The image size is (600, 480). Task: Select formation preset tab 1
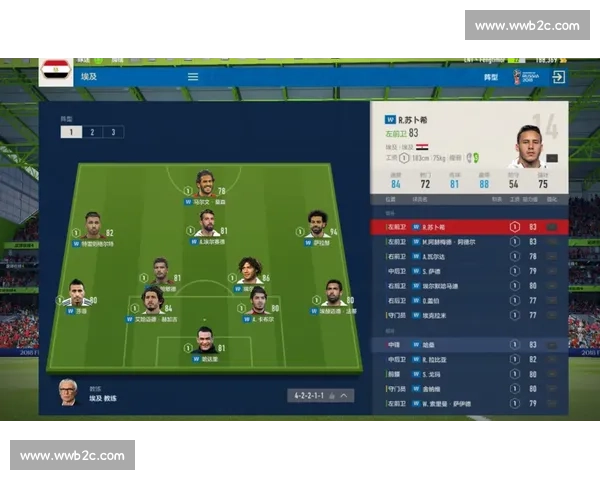click(x=70, y=132)
